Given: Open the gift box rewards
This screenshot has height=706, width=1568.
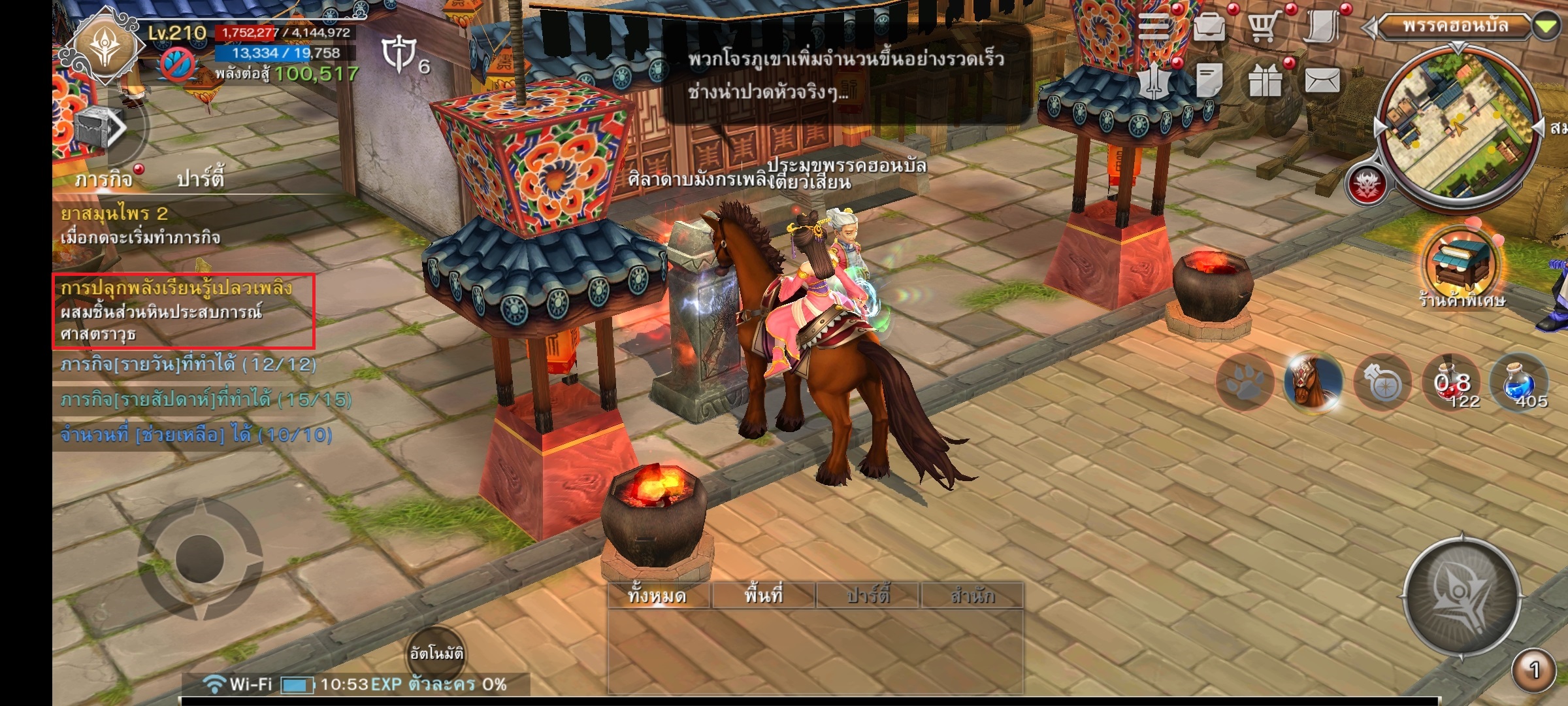Looking at the screenshot, I should coord(1265,82).
